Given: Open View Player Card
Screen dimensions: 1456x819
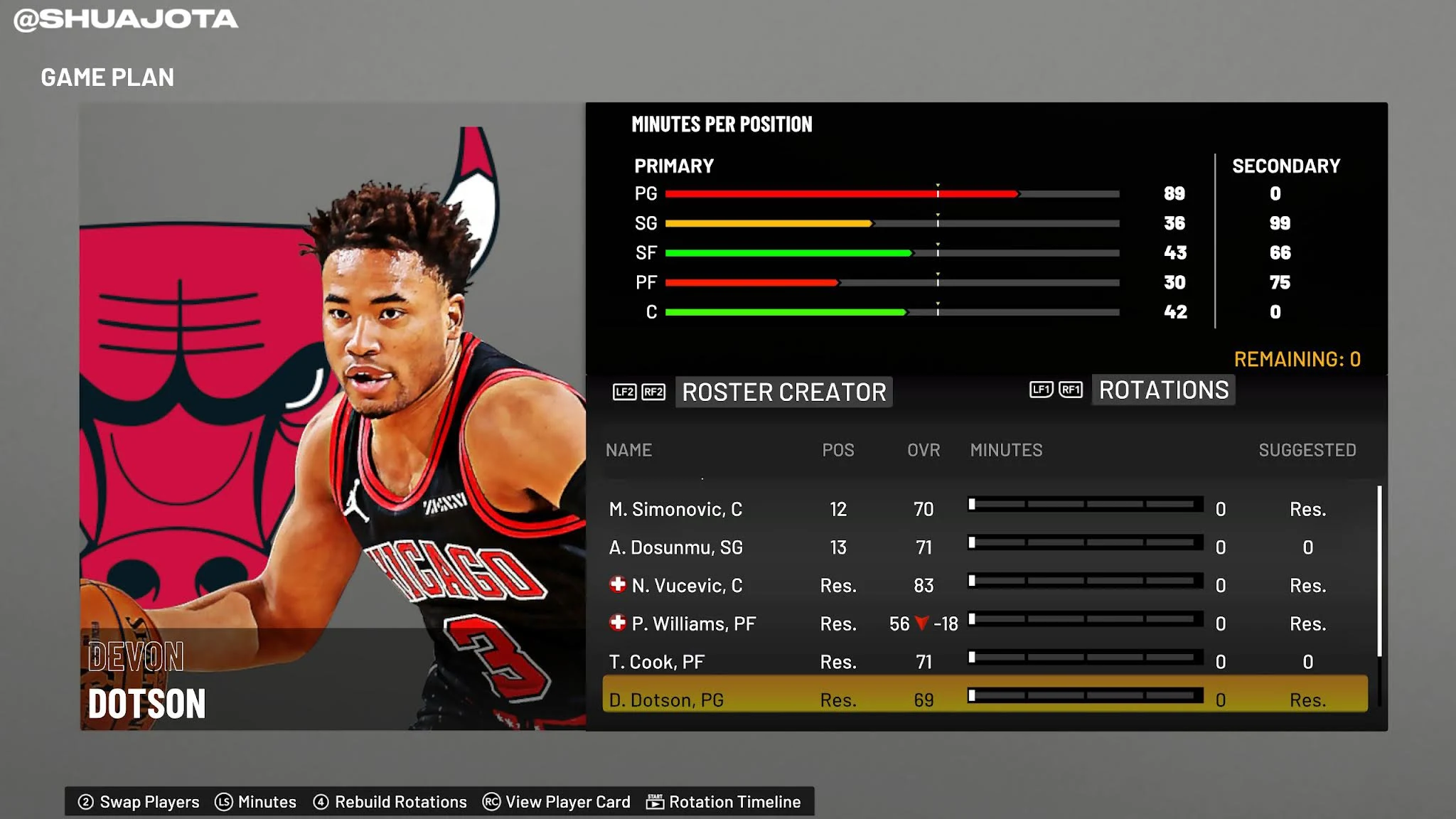Looking at the screenshot, I should coord(557,802).
